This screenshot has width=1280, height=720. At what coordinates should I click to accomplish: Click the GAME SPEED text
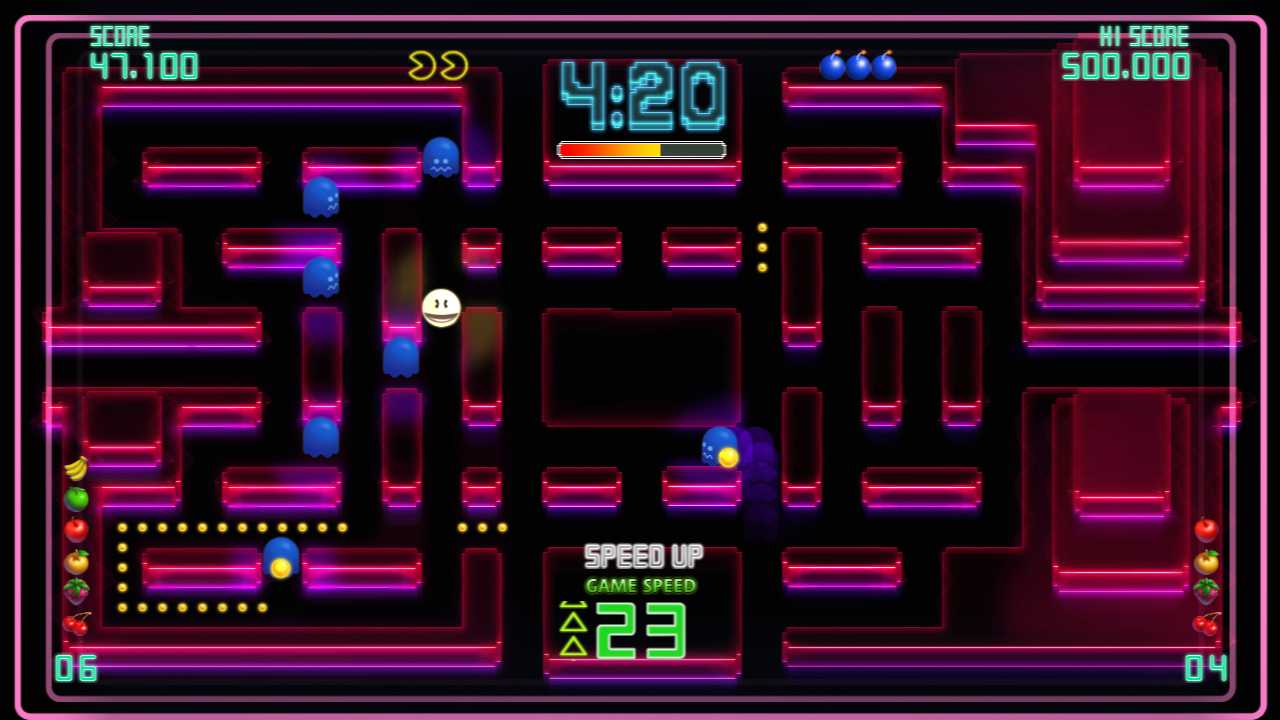pos(641,586)
